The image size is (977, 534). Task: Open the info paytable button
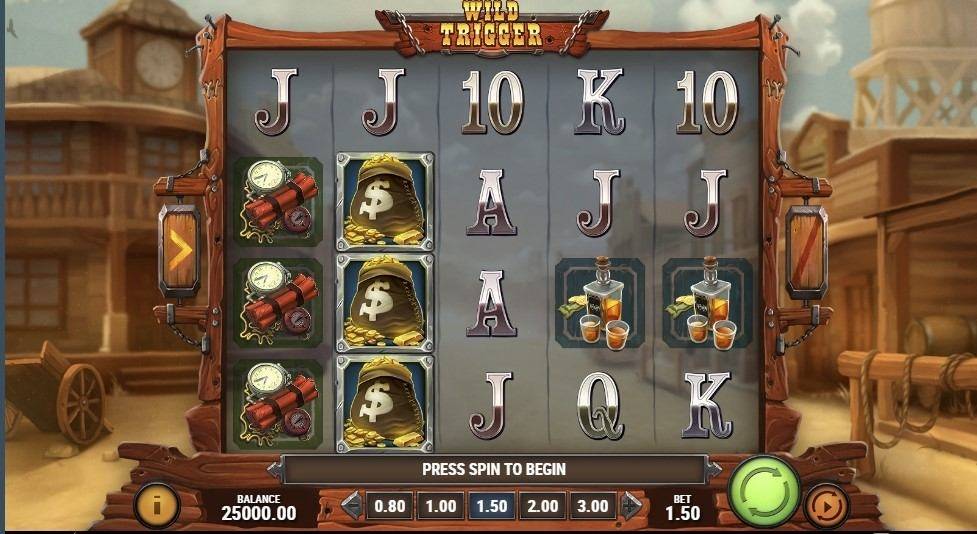point(155,505)
